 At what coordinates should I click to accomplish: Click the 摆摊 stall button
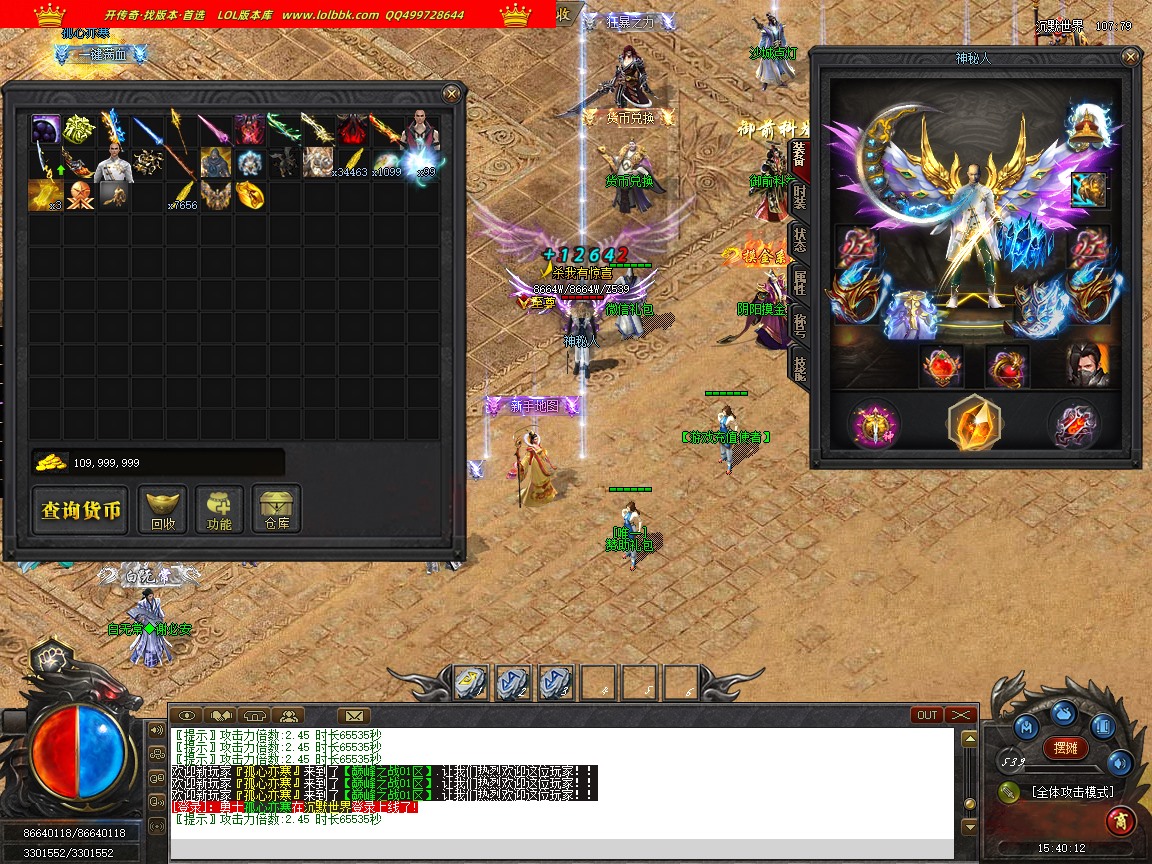pyautogui.click(x=1066, y=747)
